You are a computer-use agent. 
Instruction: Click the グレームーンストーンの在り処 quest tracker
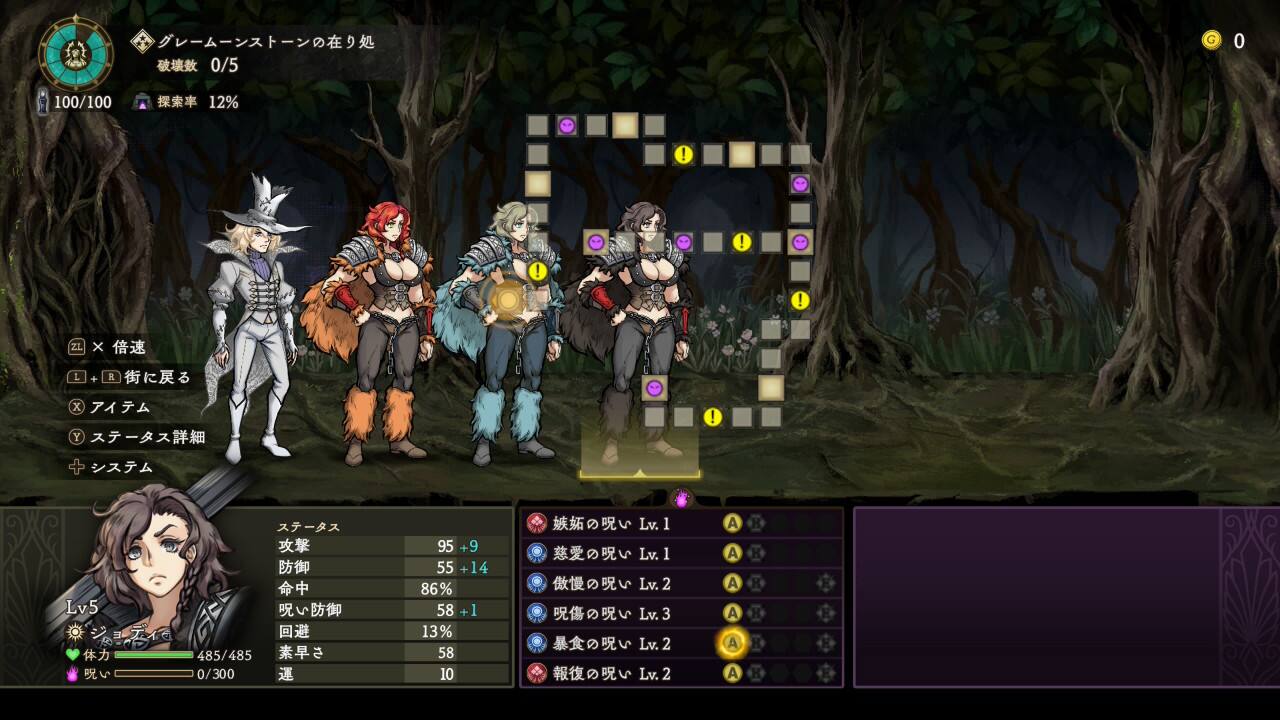(265, 42)
